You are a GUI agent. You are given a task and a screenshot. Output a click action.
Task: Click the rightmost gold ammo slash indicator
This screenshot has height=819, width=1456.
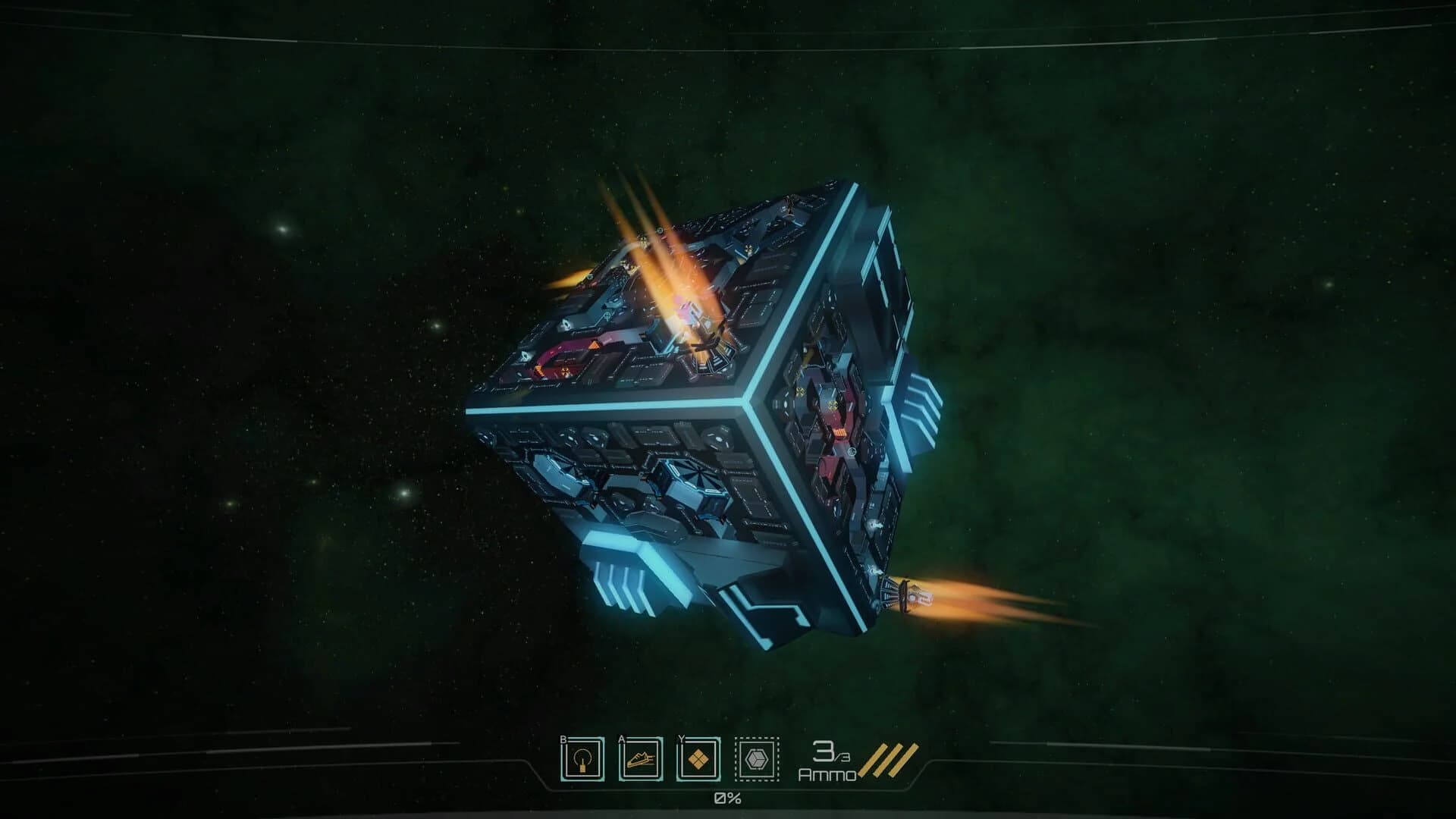click(x=901, y=758)
